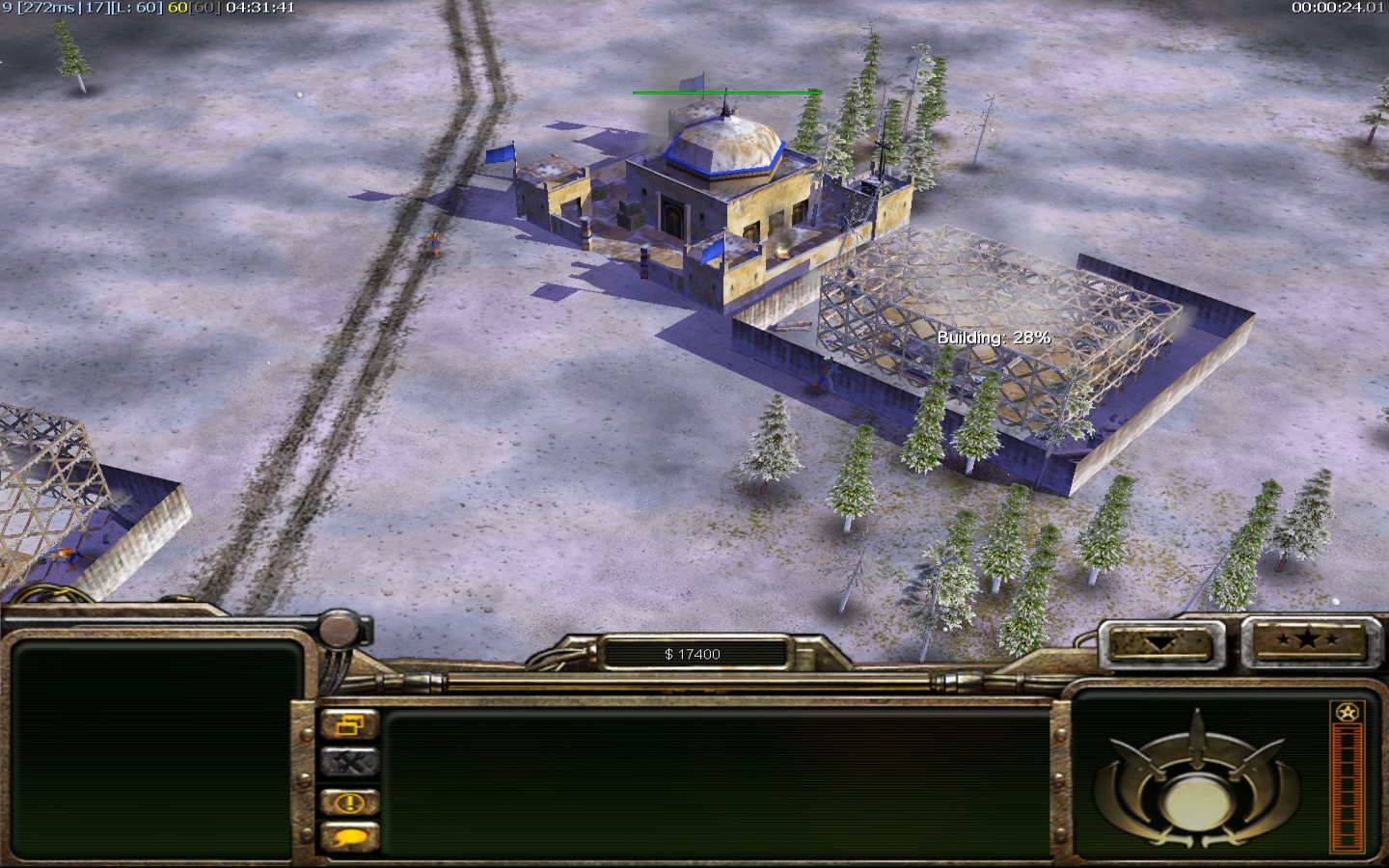Open the options menu with the windows icon
1389x868 pixels.
tap(349, 724)
